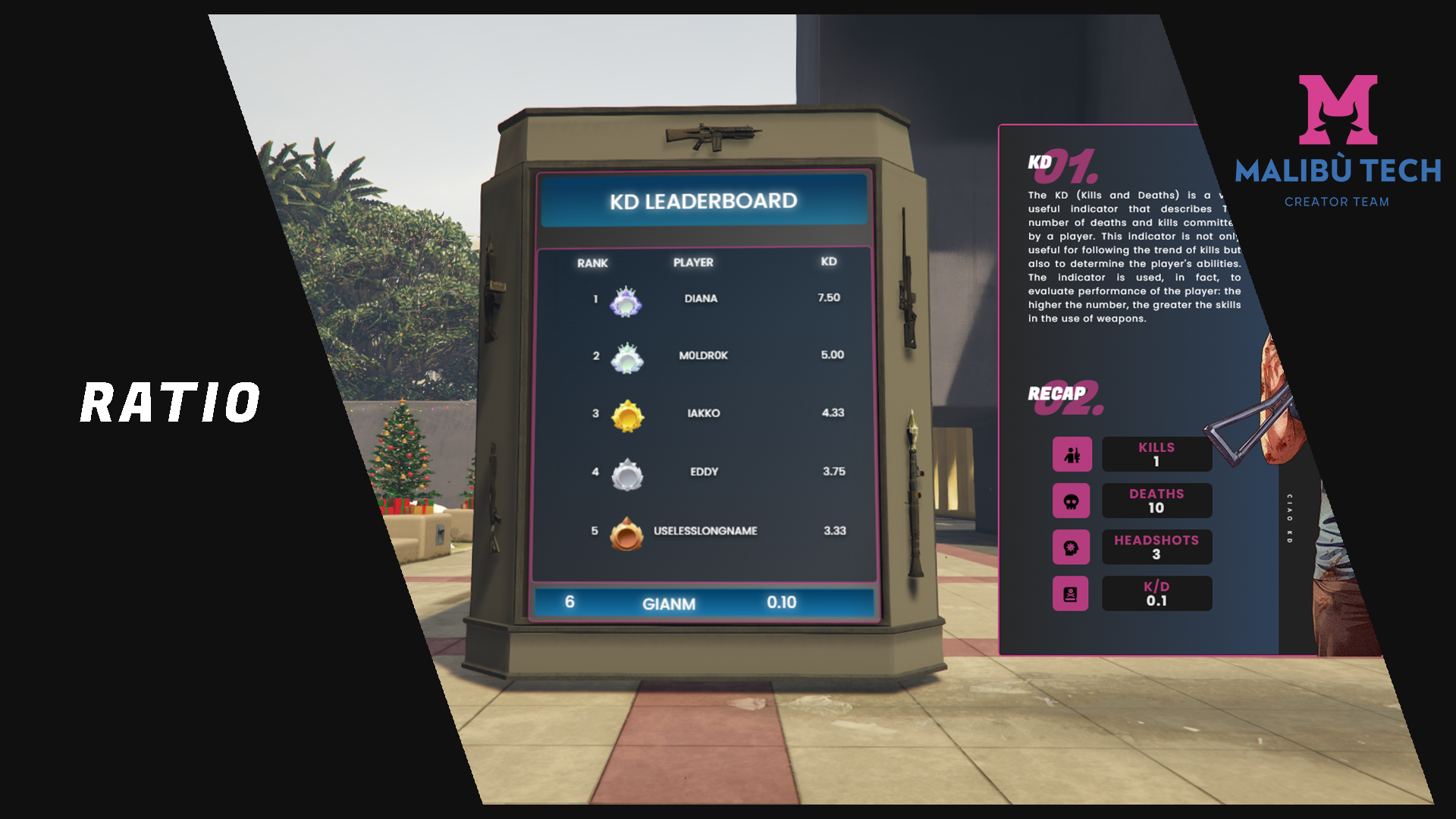Select the GIANM personal rank bar

point(704,603)
